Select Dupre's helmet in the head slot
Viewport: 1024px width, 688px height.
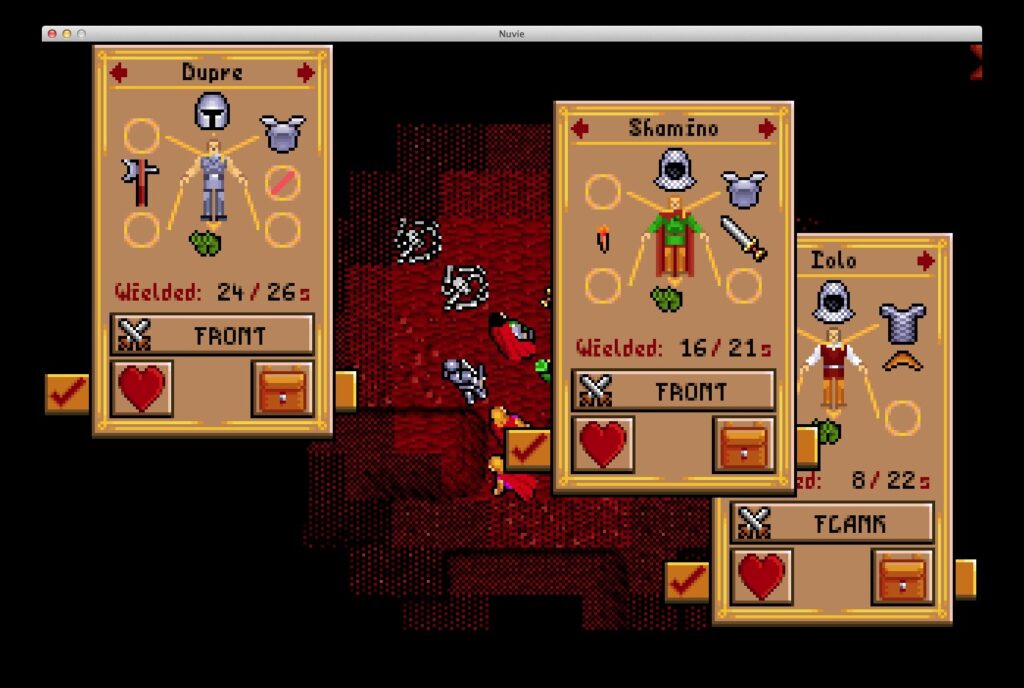(x=212, y=111)
